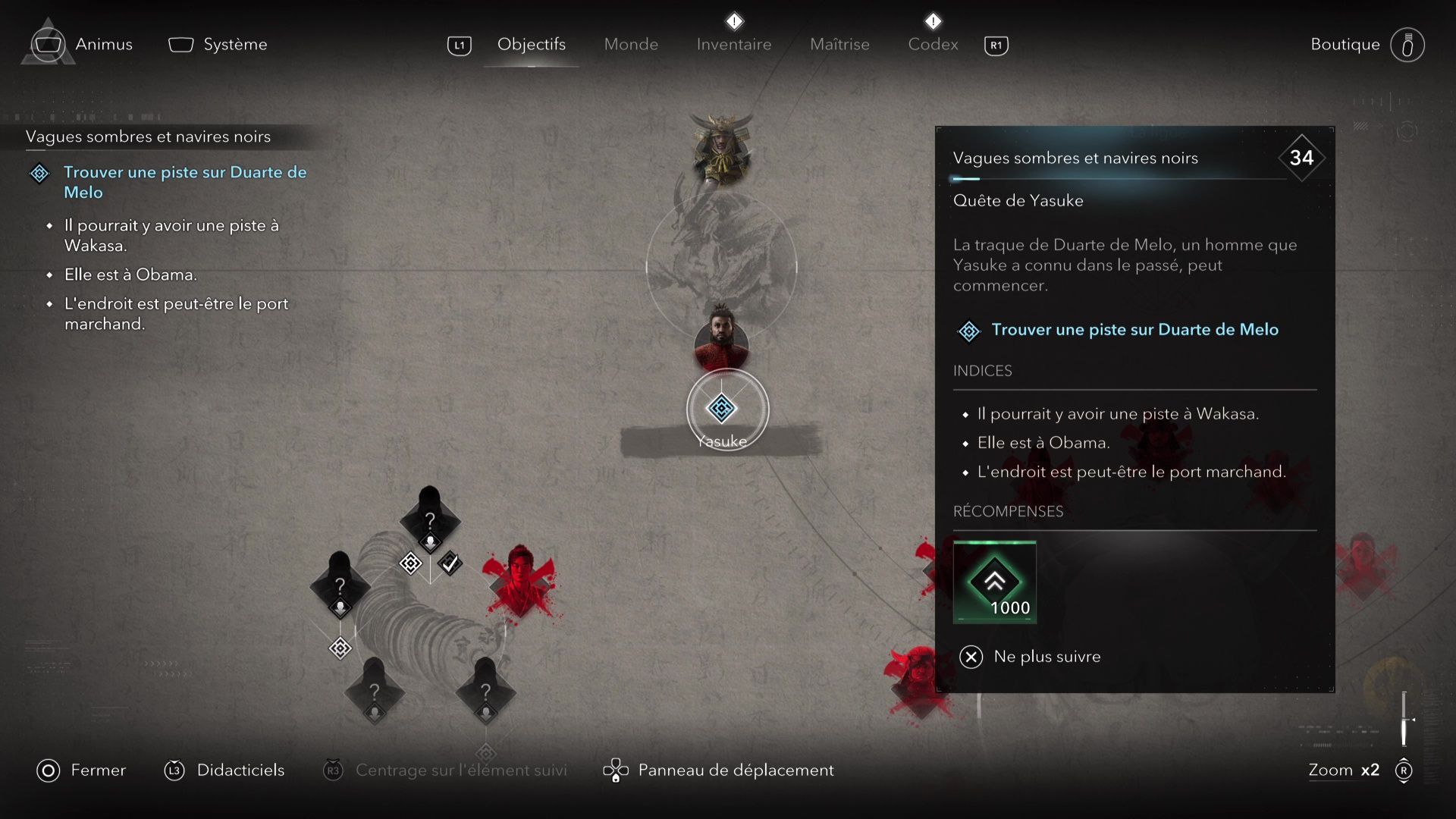
Task: Open the Monde tab
Action: pos(631,44)
